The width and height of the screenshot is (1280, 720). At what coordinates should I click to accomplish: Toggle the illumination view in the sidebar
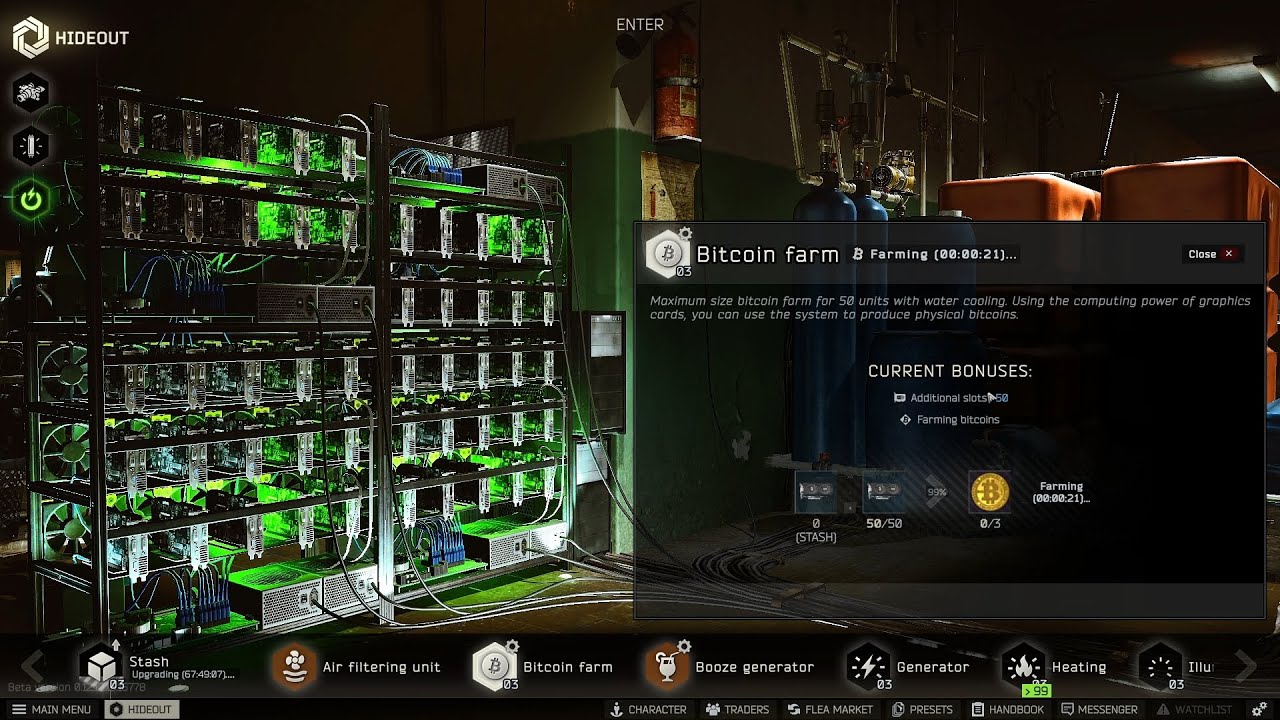[x=30, y=145]
